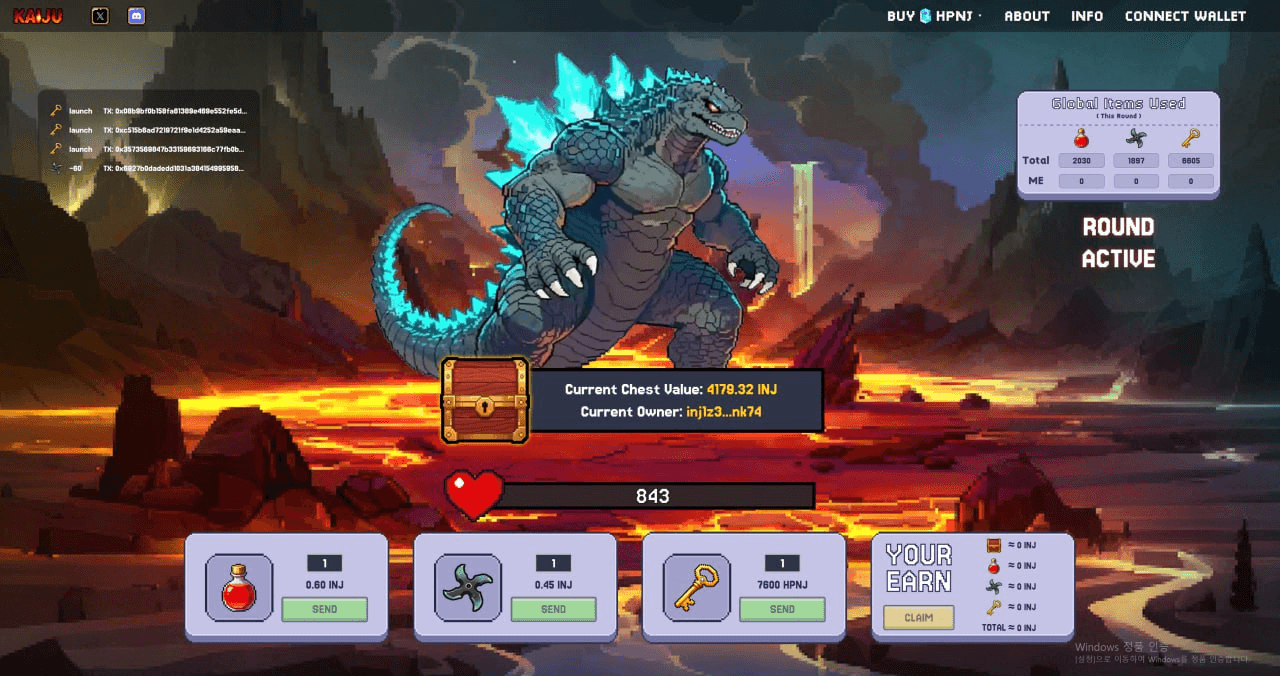Select the red potion quantity field
Screen dimensions: 1280x676
pyautogui.click(x=324, y=563)
